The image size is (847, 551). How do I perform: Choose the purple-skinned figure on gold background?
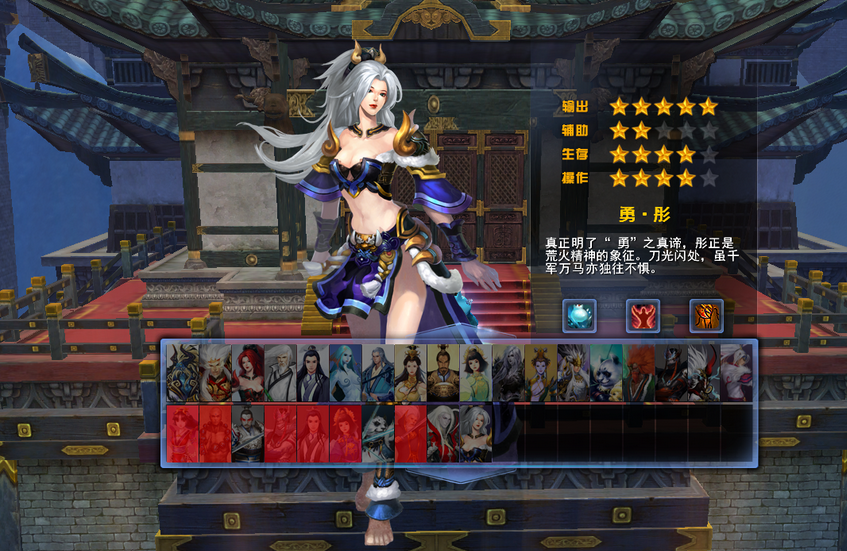click(540, 373)
